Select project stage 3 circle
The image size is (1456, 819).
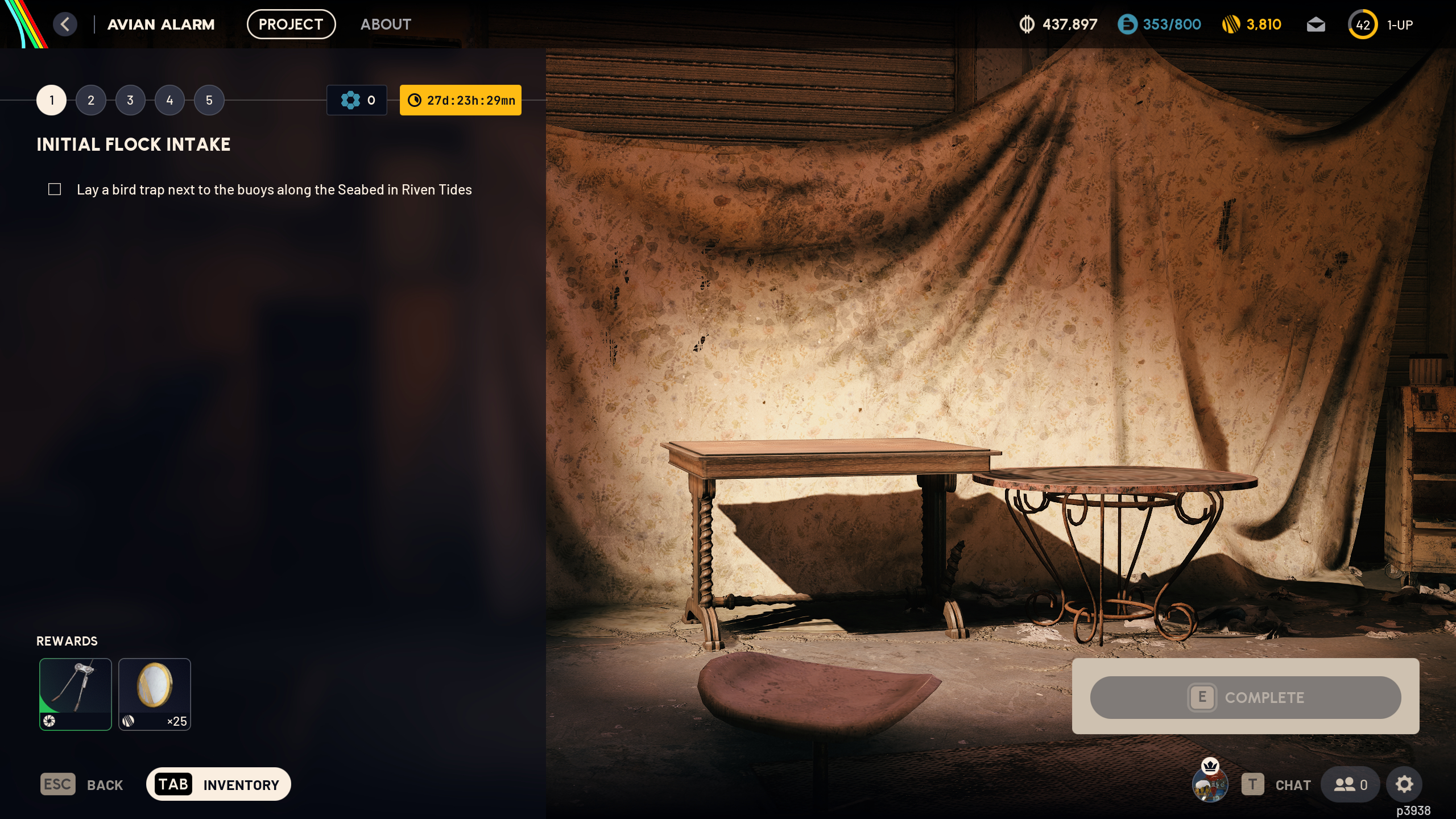tap(130, 100)
